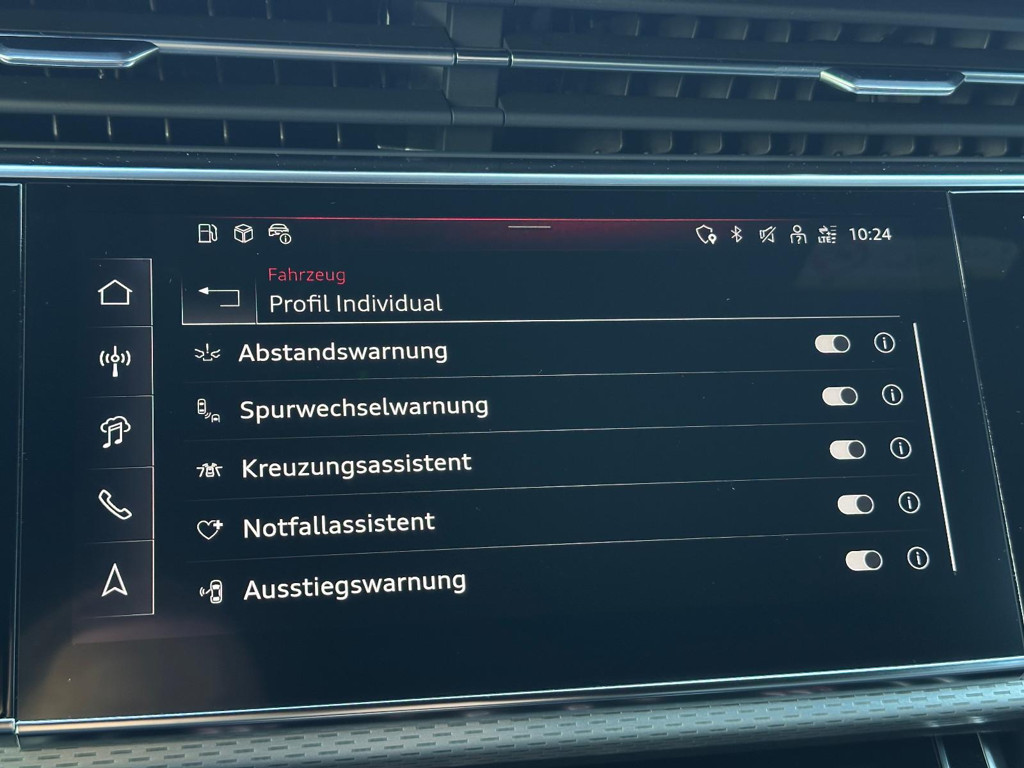Go back with the return arrow button

(219, 296)
